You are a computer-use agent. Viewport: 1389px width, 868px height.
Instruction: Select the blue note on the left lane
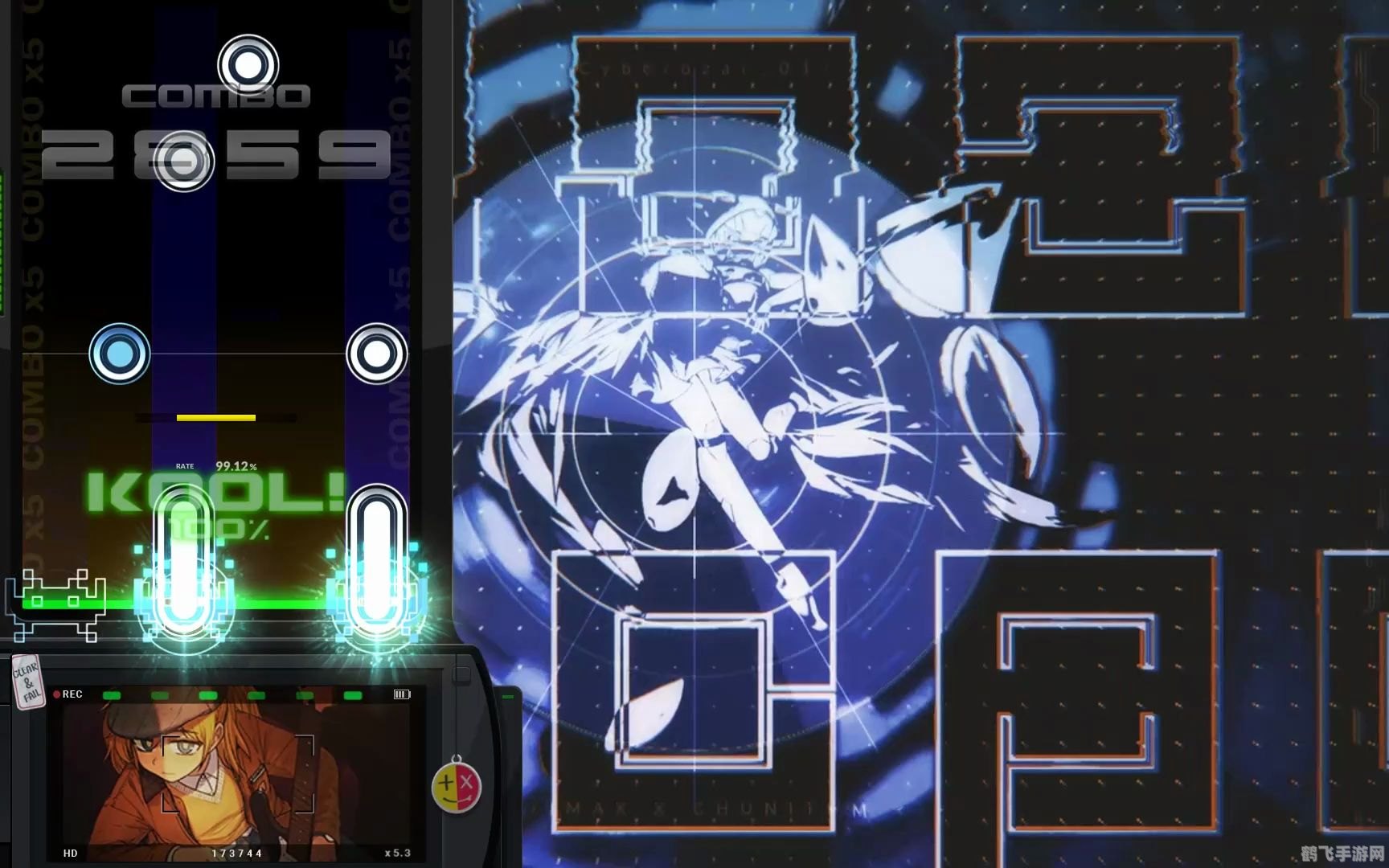click(118, 354)
